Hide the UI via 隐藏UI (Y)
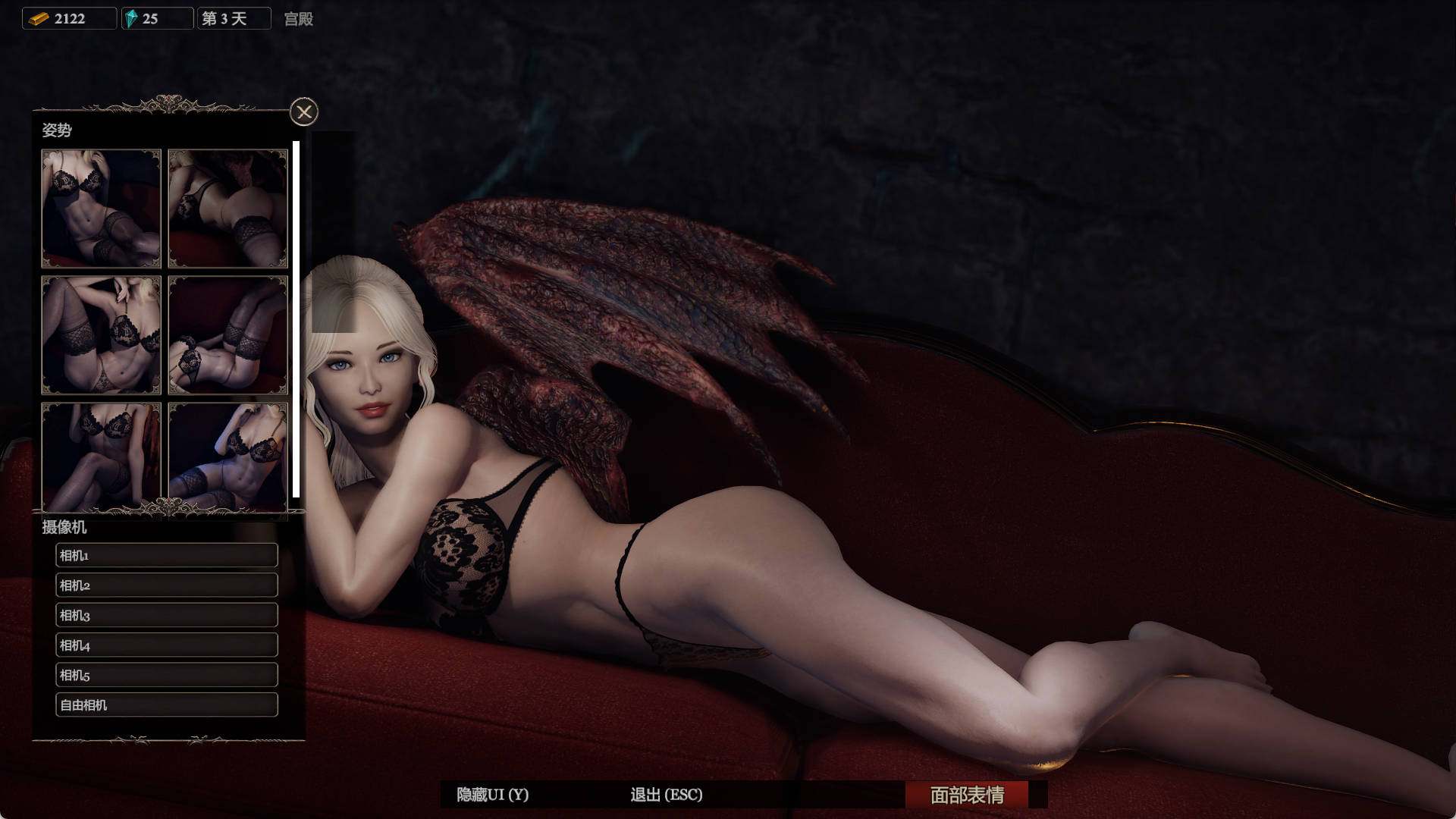The image size is (1456, 819). coord(493,795)
